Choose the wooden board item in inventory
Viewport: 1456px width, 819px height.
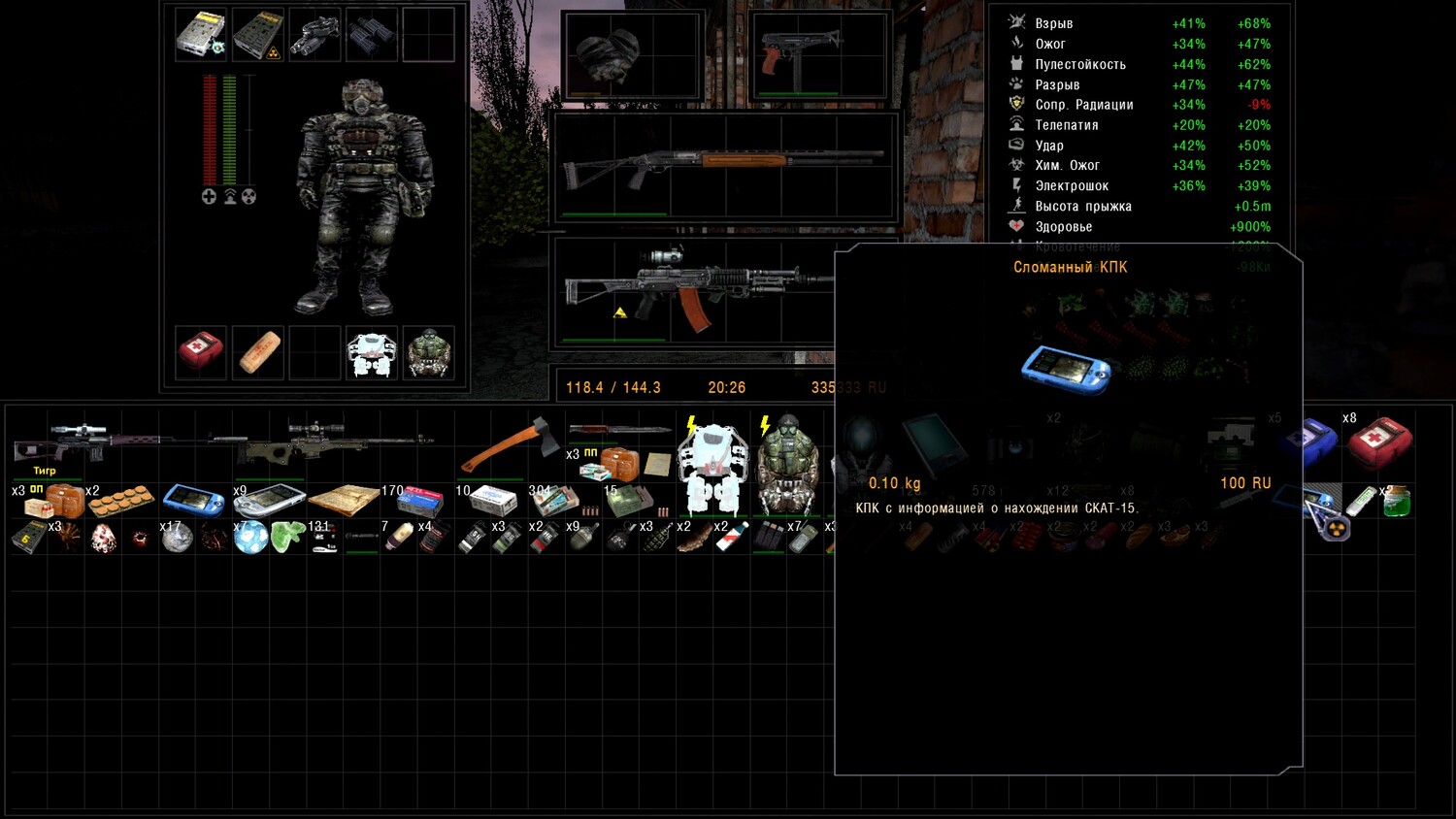343,500
